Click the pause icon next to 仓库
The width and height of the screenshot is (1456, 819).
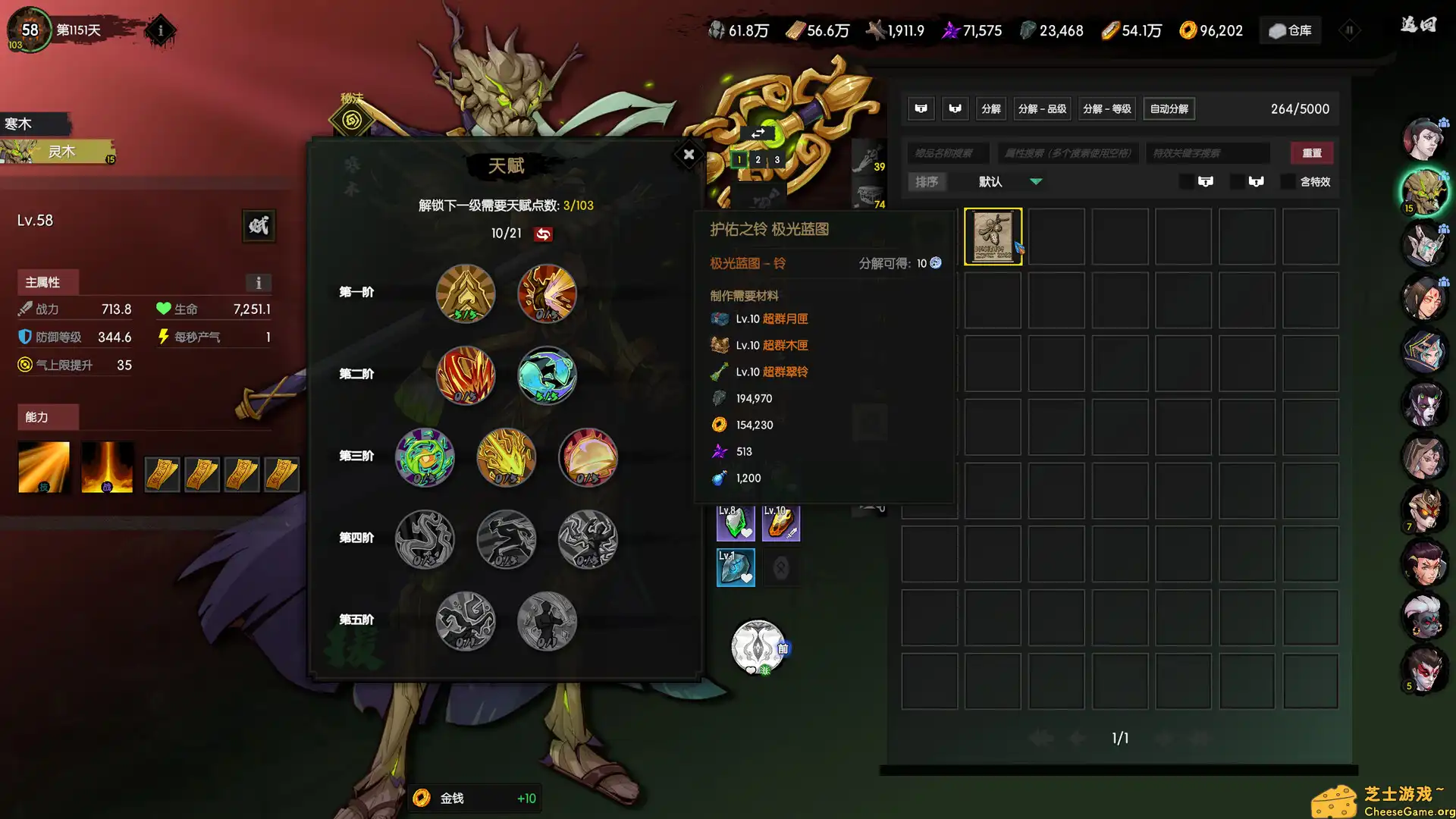(x=1350, y=30)
